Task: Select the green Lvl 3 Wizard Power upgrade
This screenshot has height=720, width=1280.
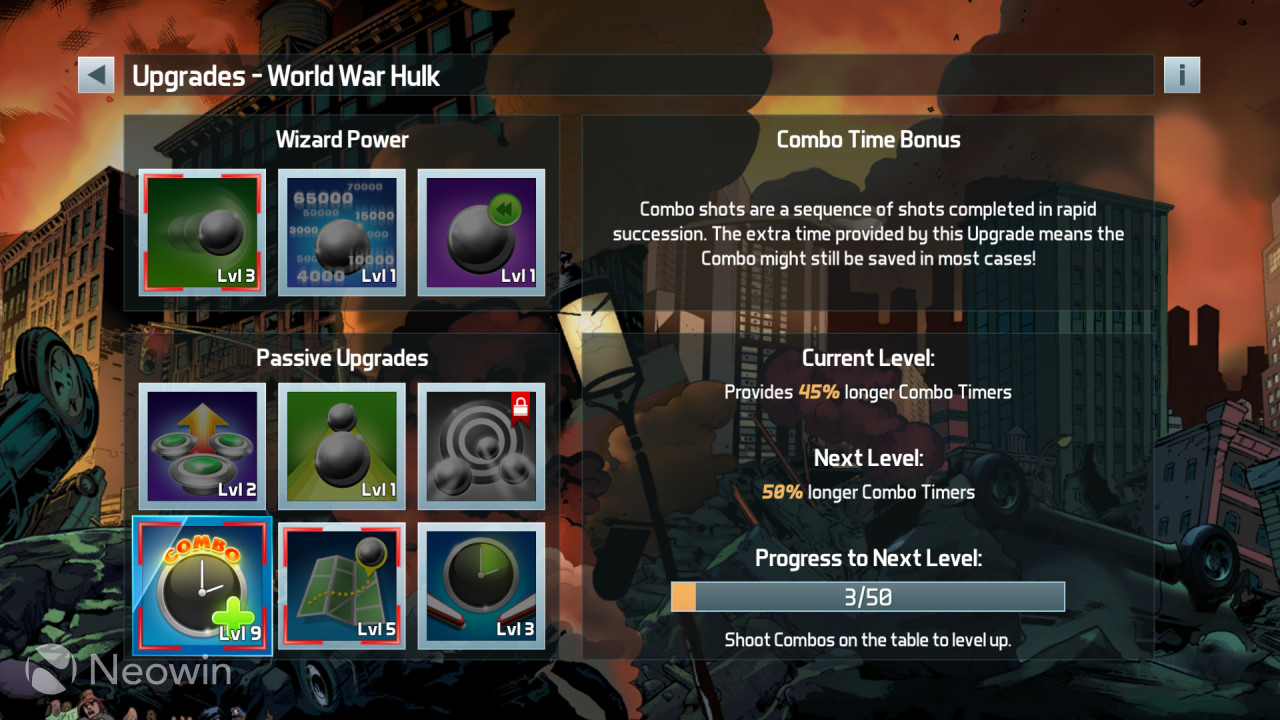Action: pos(203,232)
